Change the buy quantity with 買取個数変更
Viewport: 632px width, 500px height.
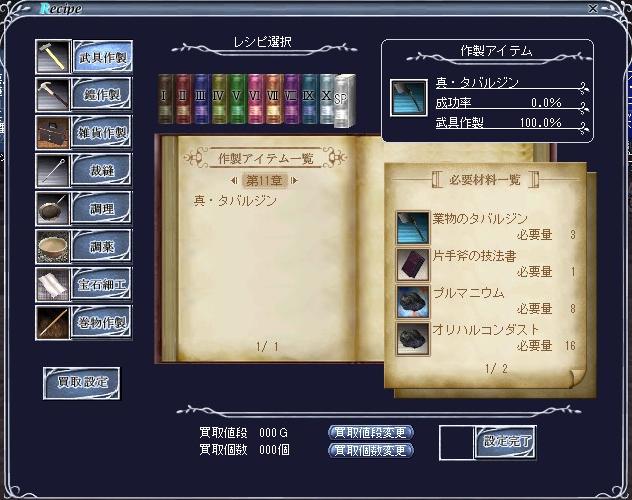click(x=370, y=450)
